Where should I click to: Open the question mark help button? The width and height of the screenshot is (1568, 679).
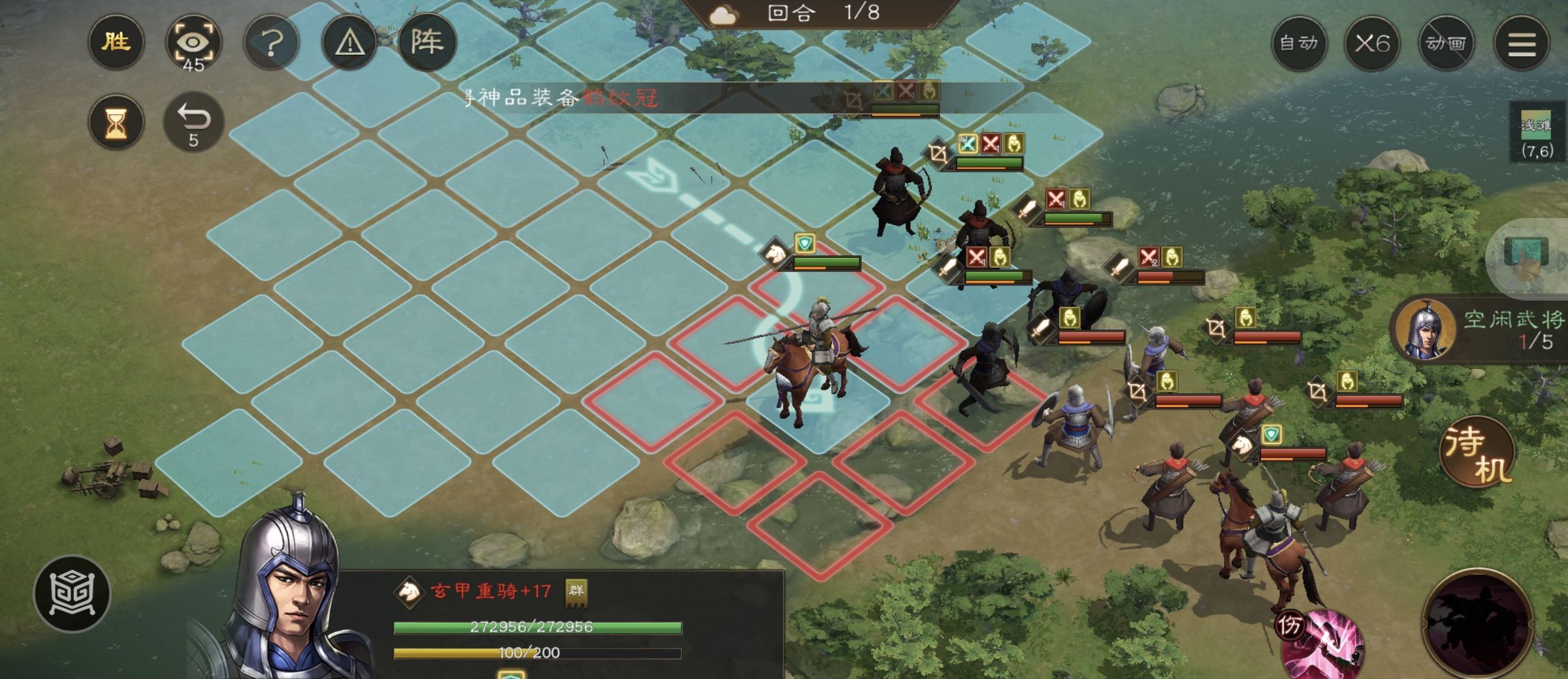point(272,44)
